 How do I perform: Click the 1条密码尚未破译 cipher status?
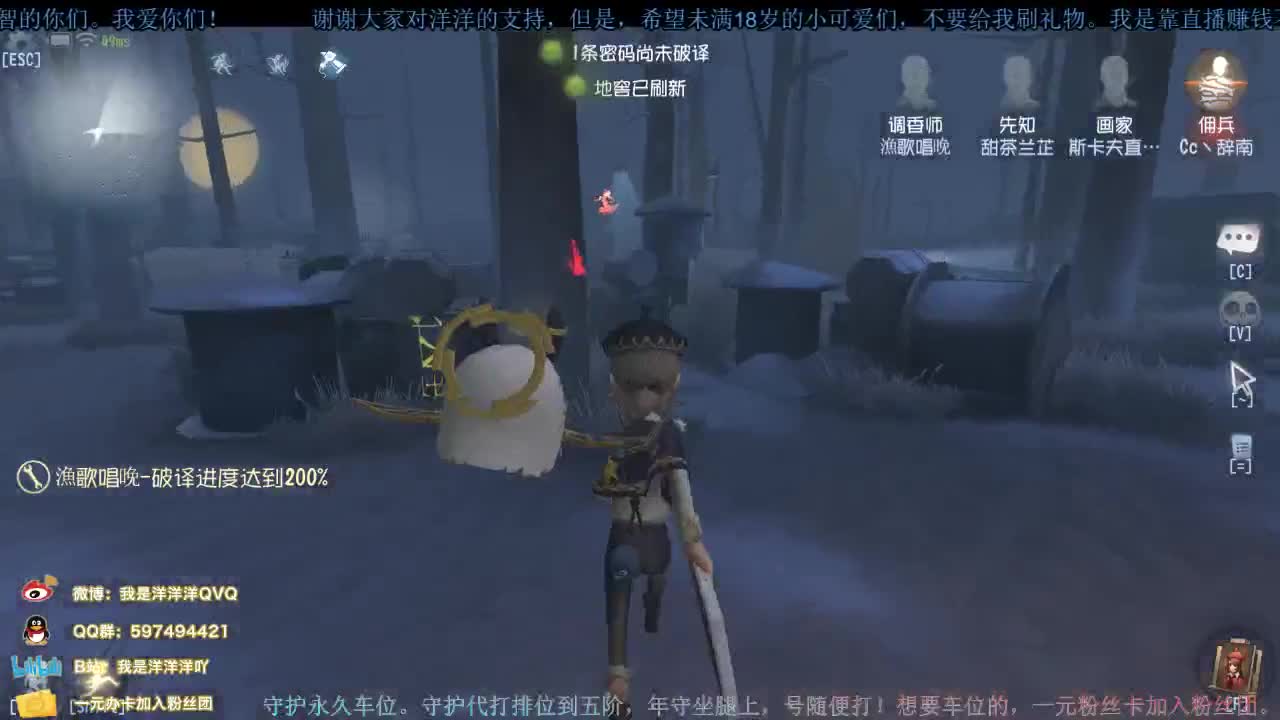click(x=642, y=53)
